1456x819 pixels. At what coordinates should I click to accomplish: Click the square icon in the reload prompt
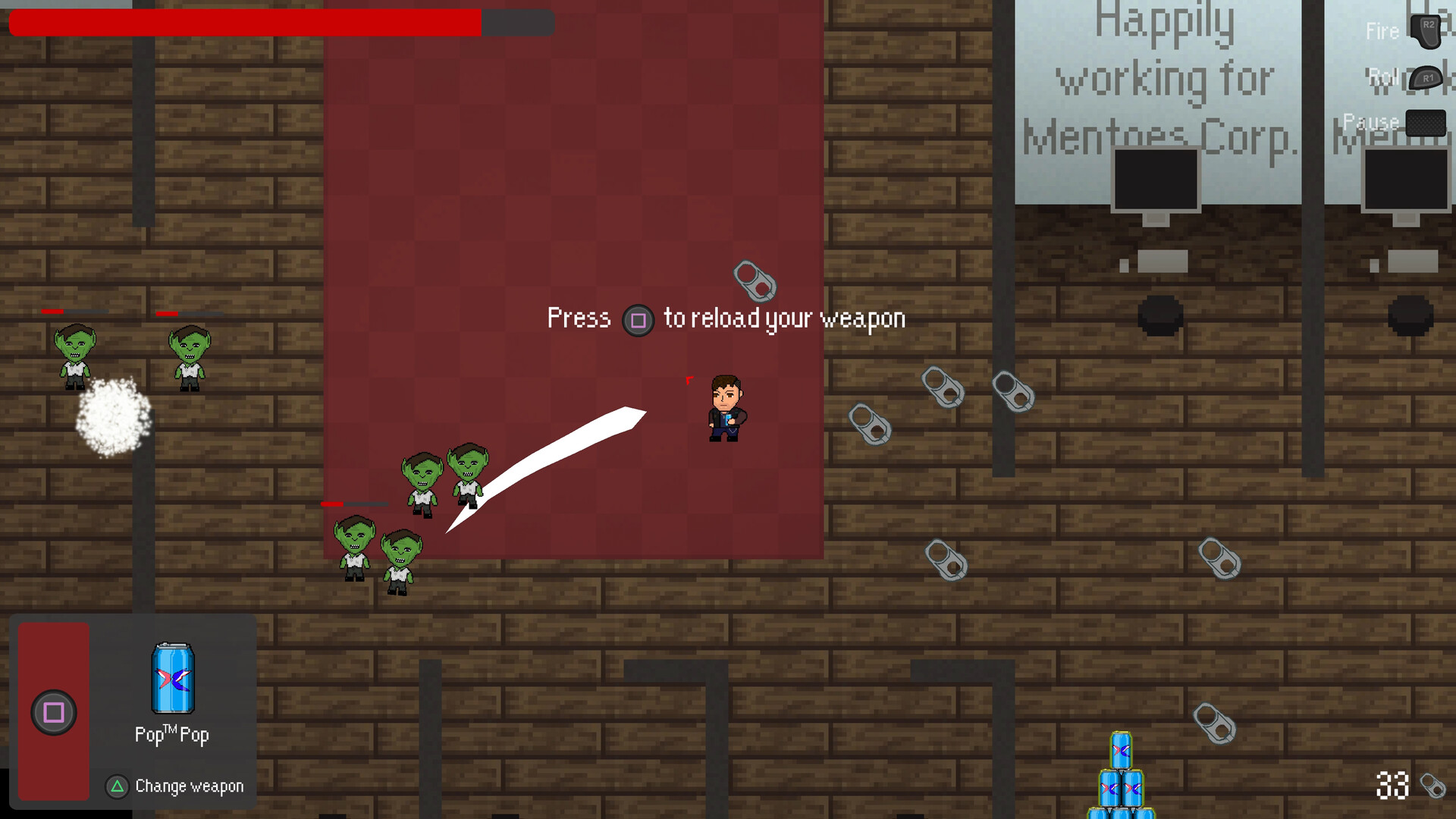pos(638,320)
